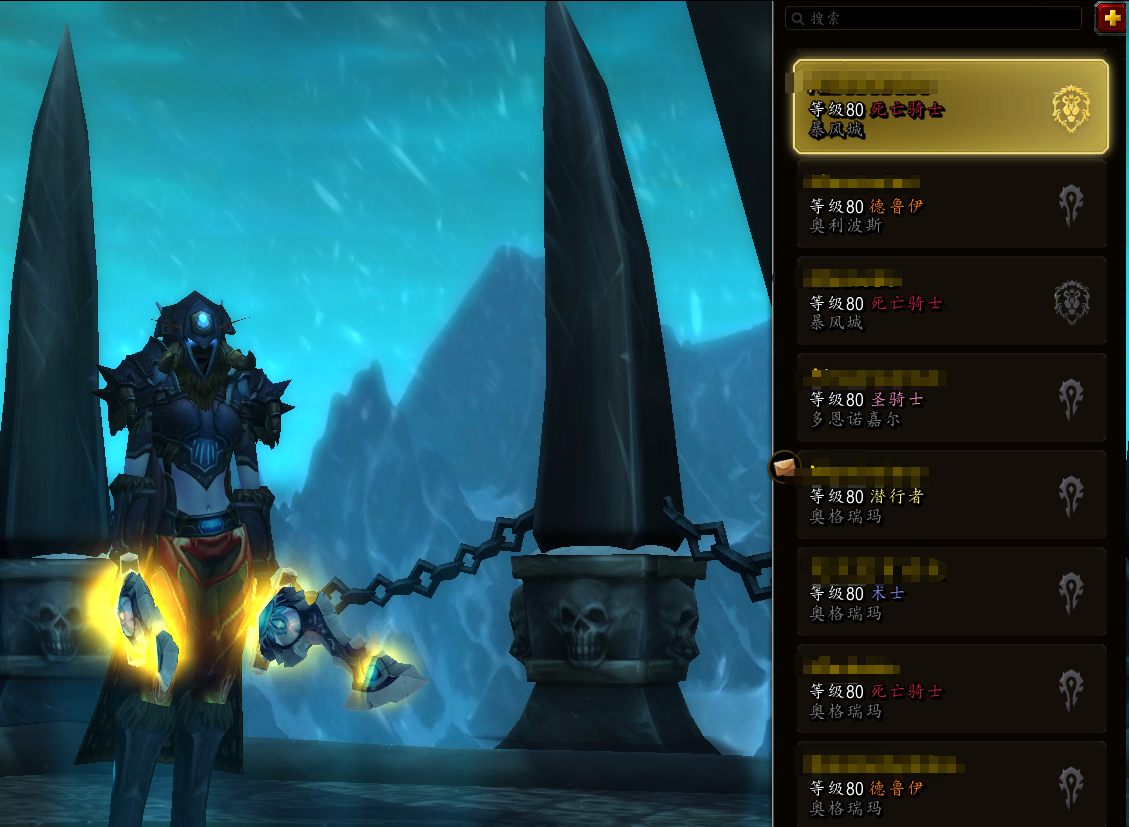Image resolution: width=1129 pixels, height=827 pixels.
Task: Select the 潜行者 character in 奥格瑞玛
Action: click(x=950, y=495)
